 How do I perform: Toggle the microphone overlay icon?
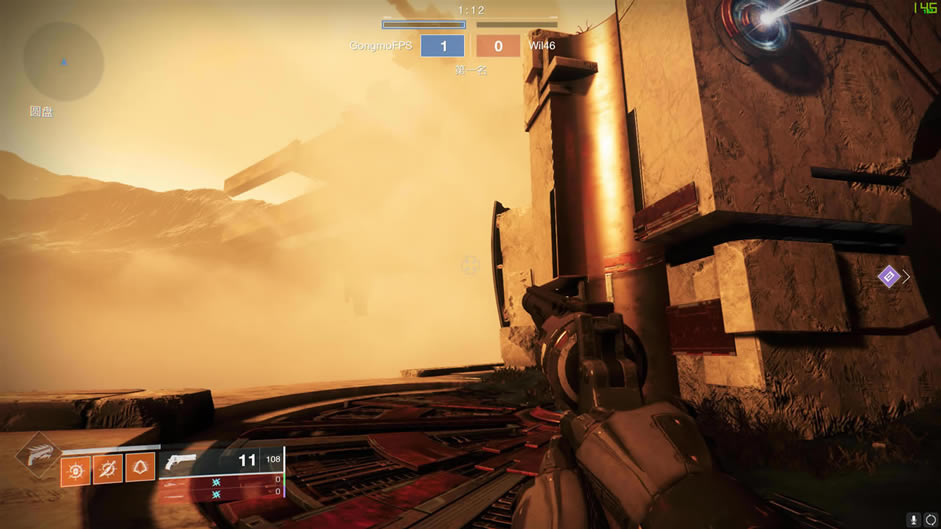914,520
